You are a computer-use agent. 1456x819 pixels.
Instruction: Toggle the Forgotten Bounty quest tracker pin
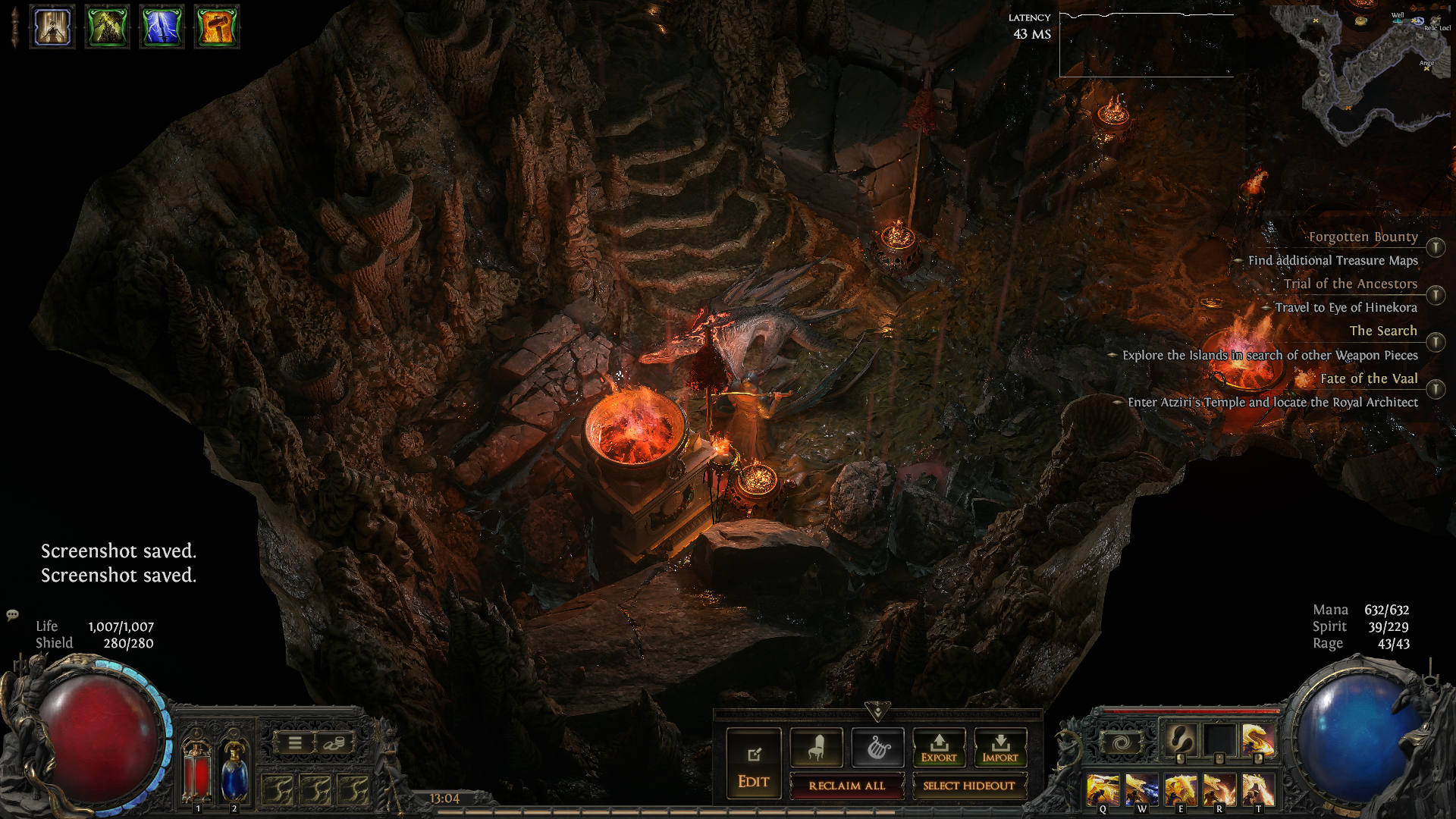pyautogui.click(x=1436, y=248)
